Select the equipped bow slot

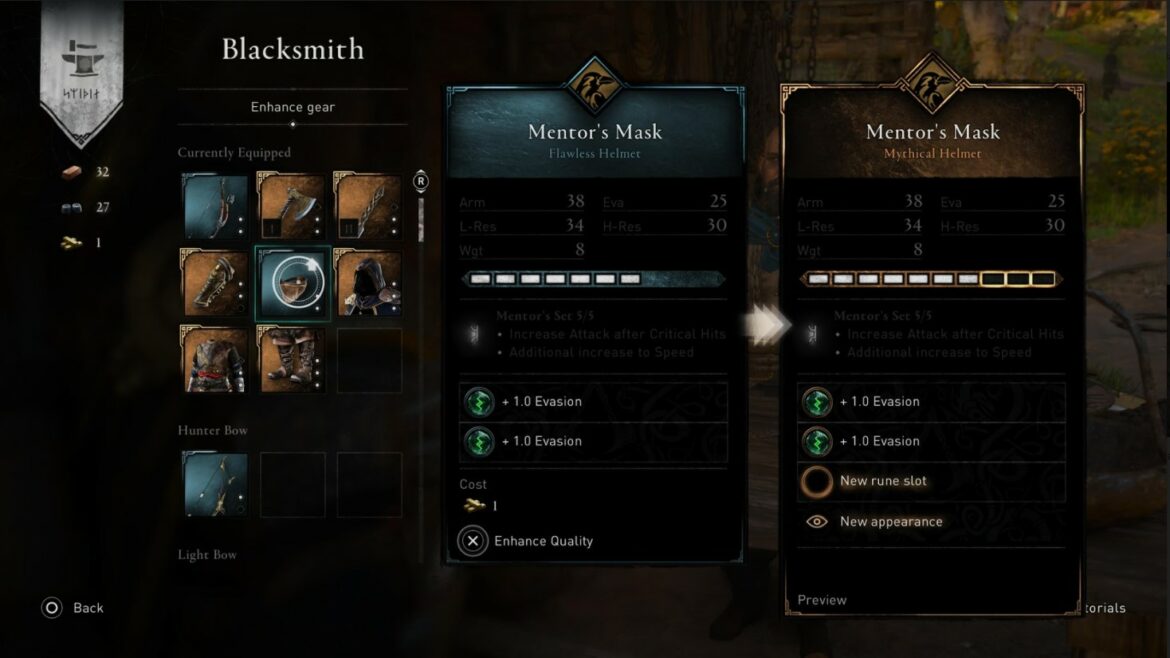[215, 207]
